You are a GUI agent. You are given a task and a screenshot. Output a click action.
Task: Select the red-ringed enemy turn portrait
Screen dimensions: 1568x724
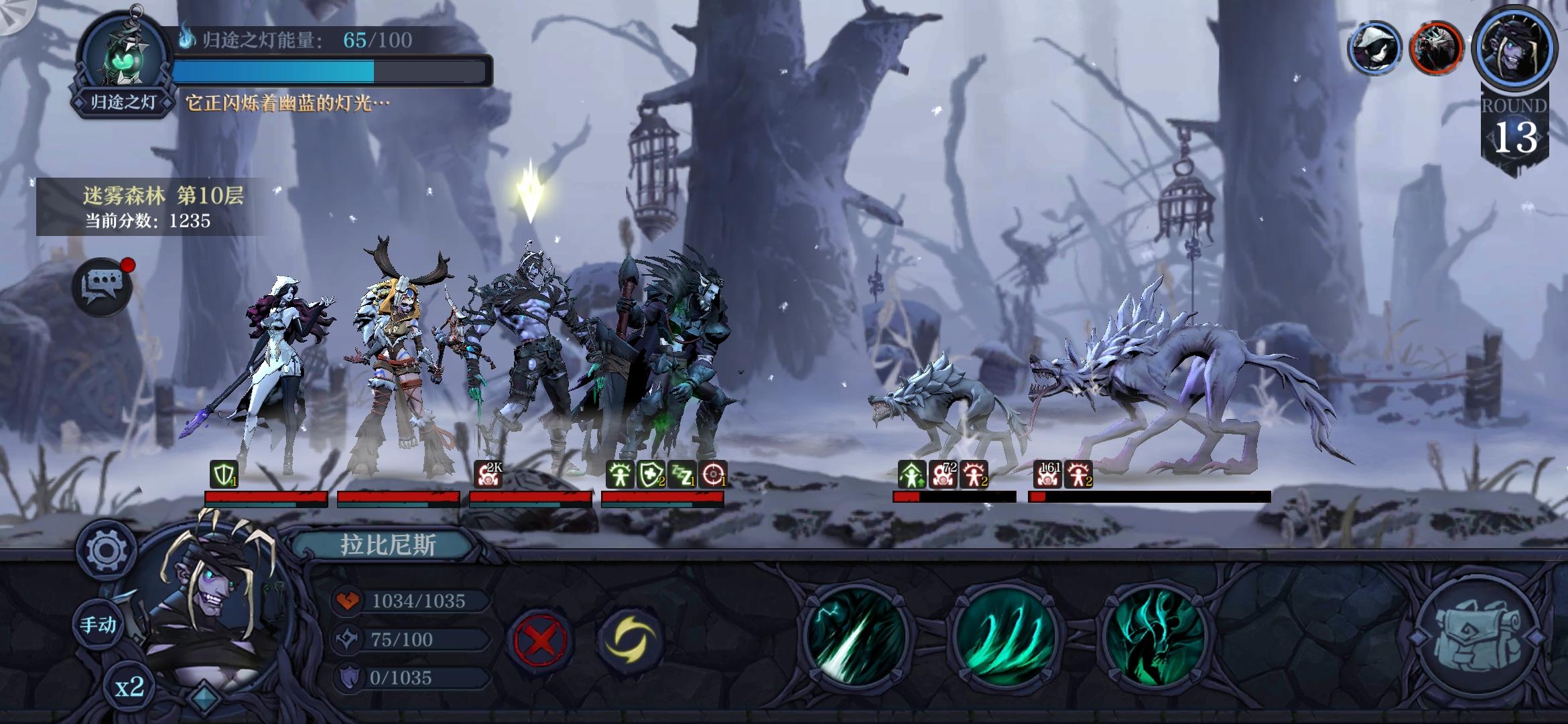pos(1436,47)
